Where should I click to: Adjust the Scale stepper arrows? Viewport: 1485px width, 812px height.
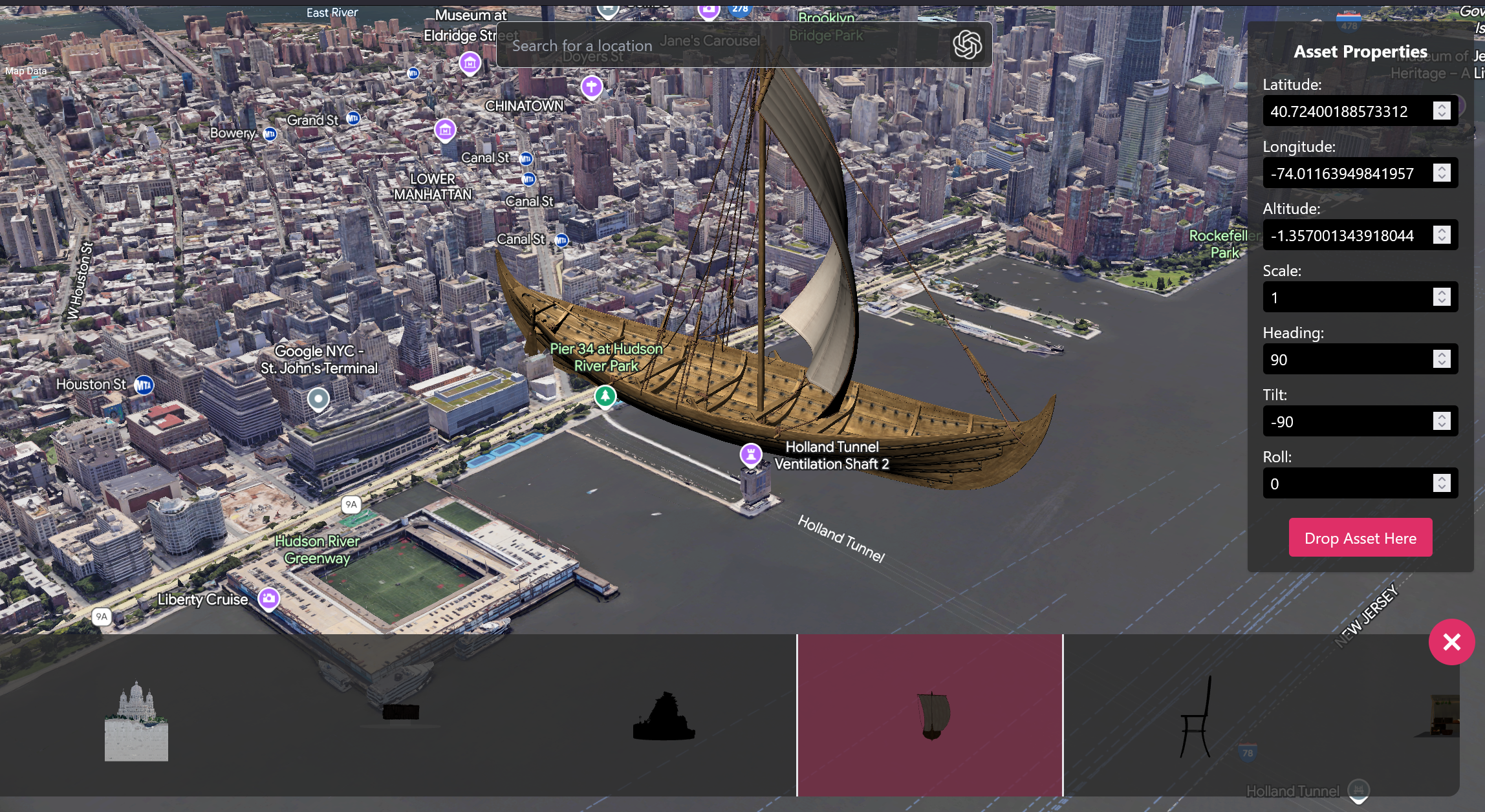click(1442, 297)
